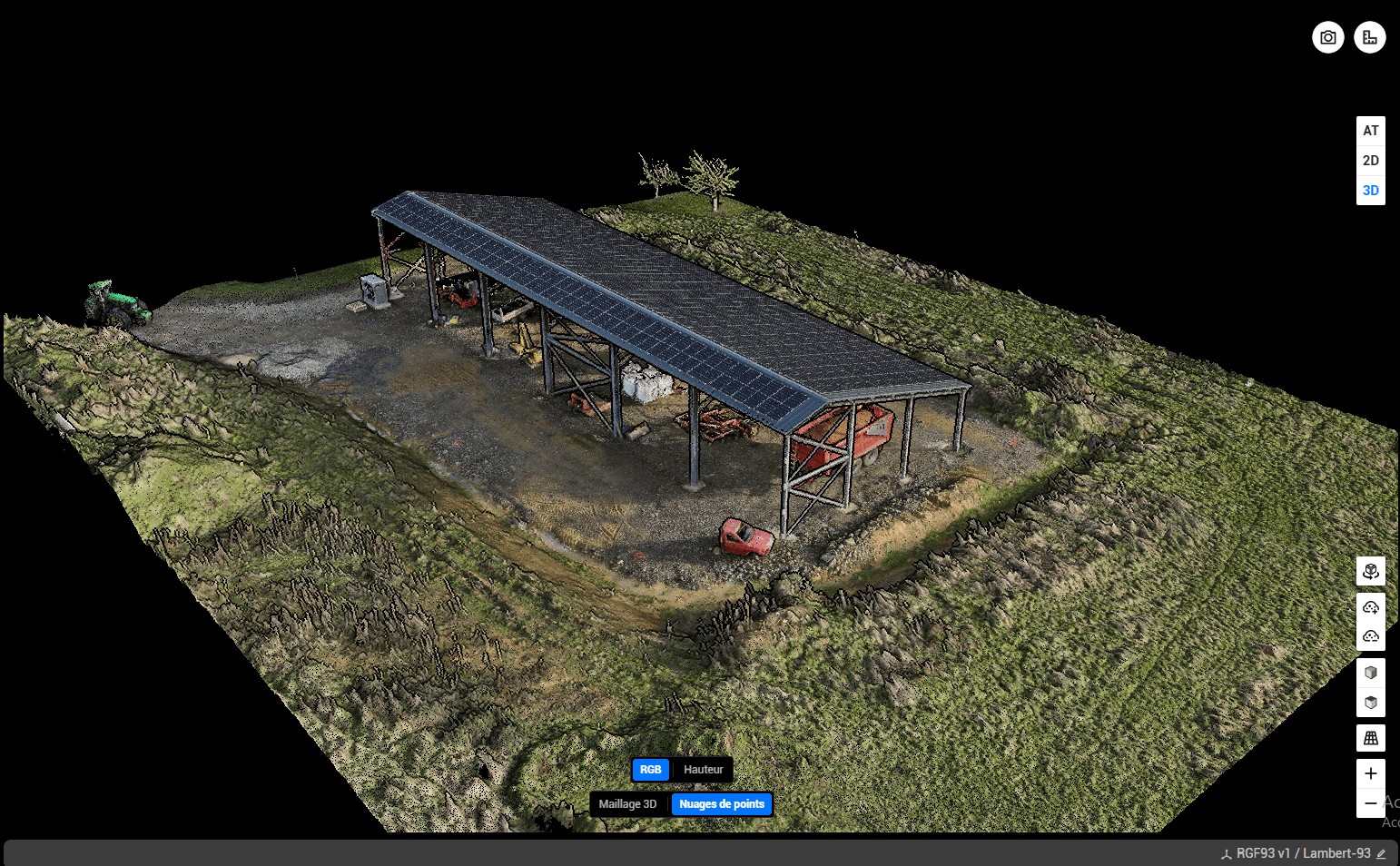Take a screenshot with the camera button
This screenshot has width=1400, height=866.
pos(1327,37)
